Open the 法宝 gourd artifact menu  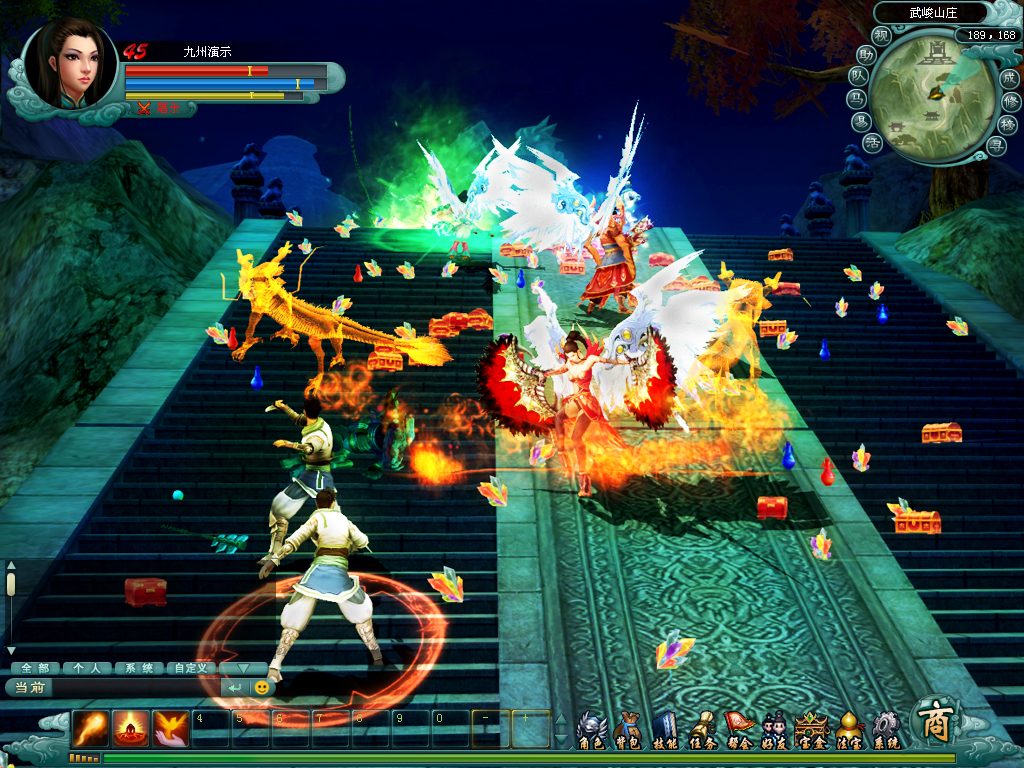(849, 729)
